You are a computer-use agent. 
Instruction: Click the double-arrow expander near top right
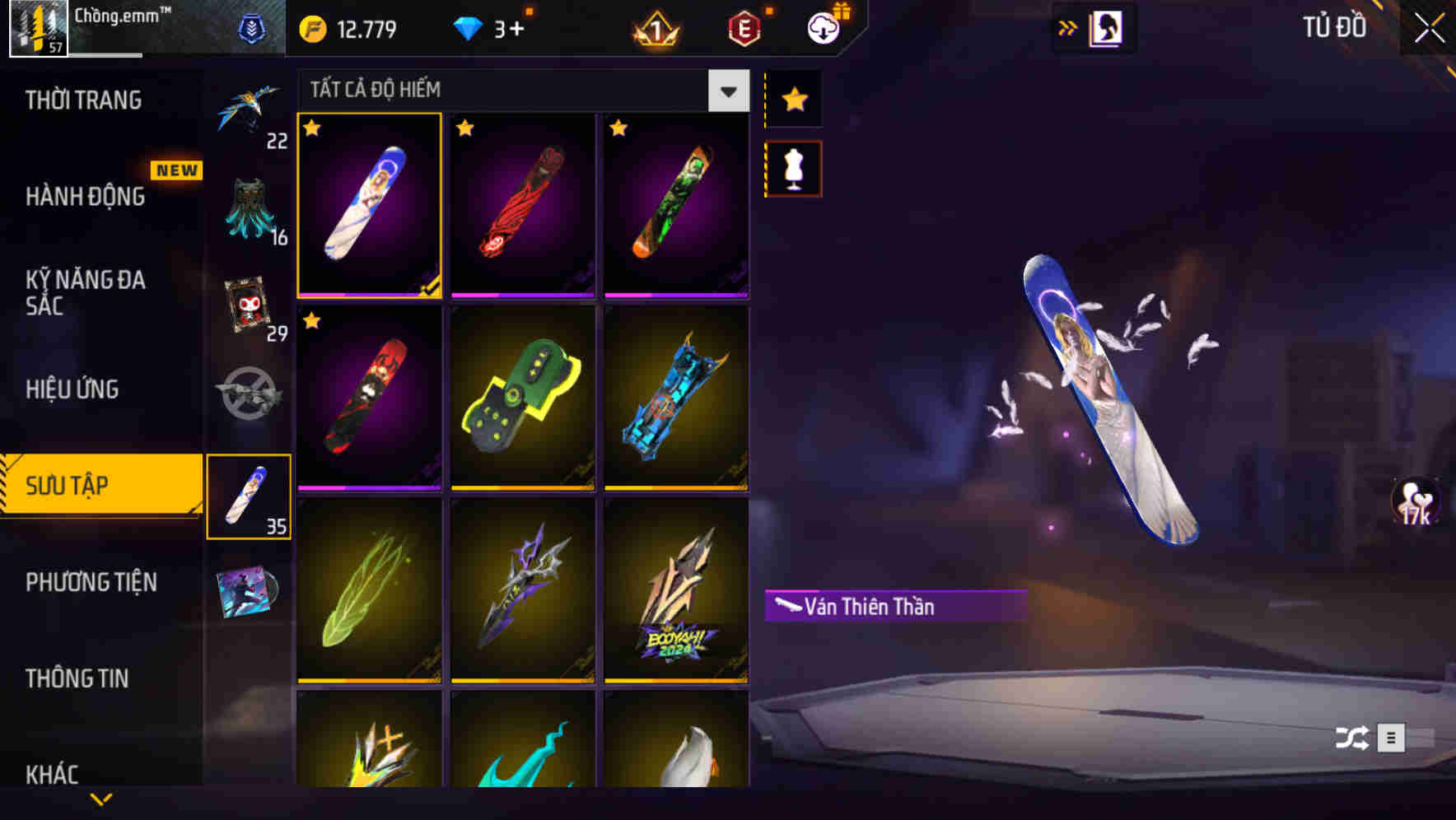(x=1066, y=26)
